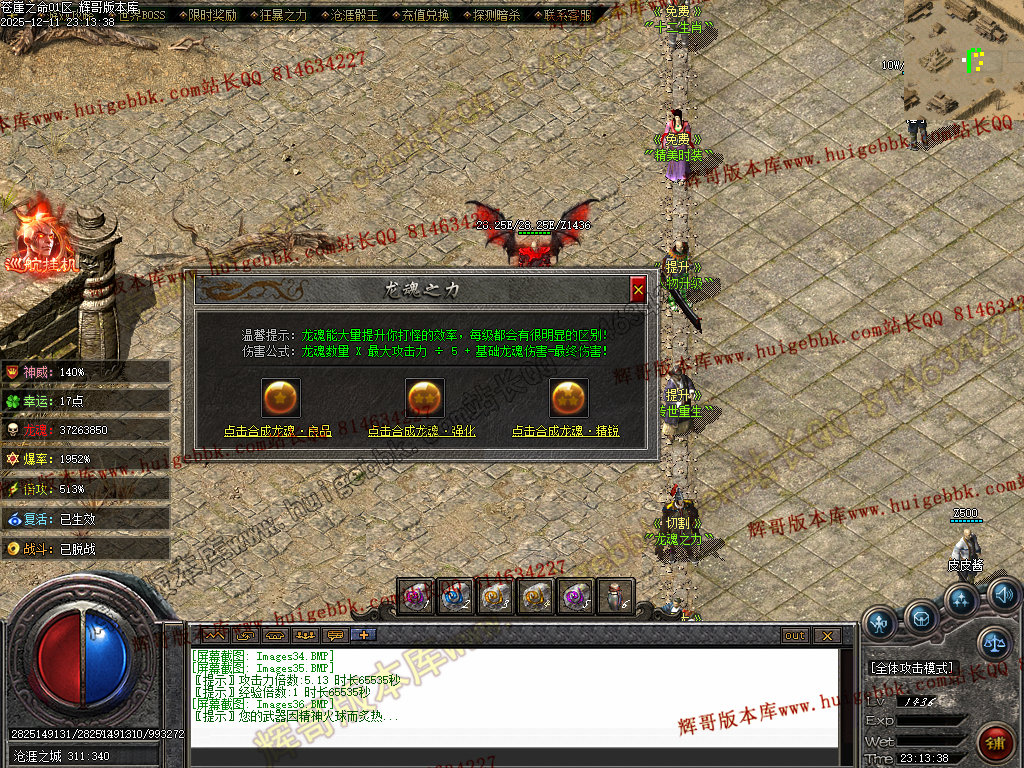This screenshot has height=768, width=1024.
Task: Open the 世界BOSS menu
Action: coord(140,16)
